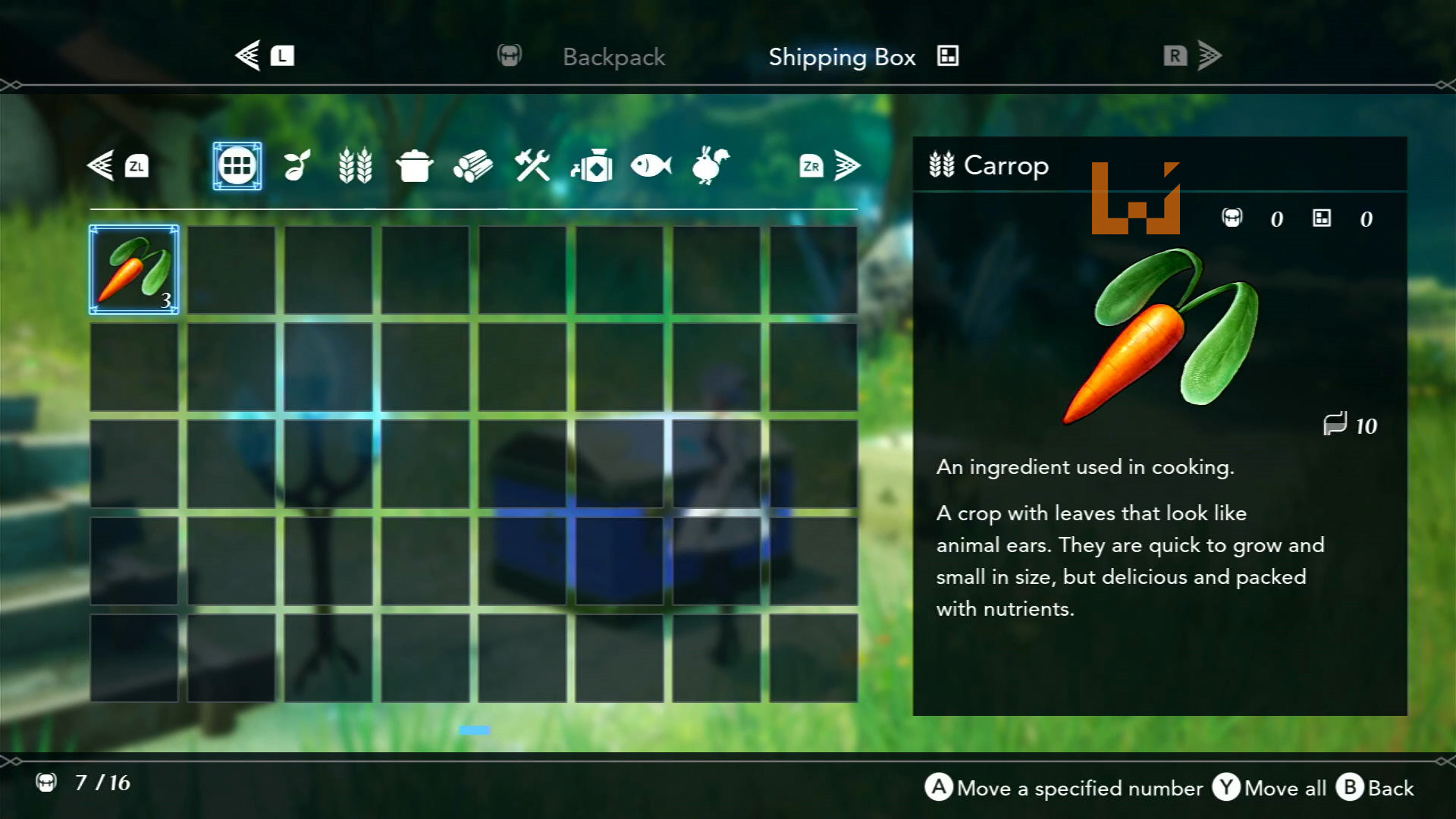Switch to the Backpack tab
Screen dimensions: 1456x819
tap(613, 57)
